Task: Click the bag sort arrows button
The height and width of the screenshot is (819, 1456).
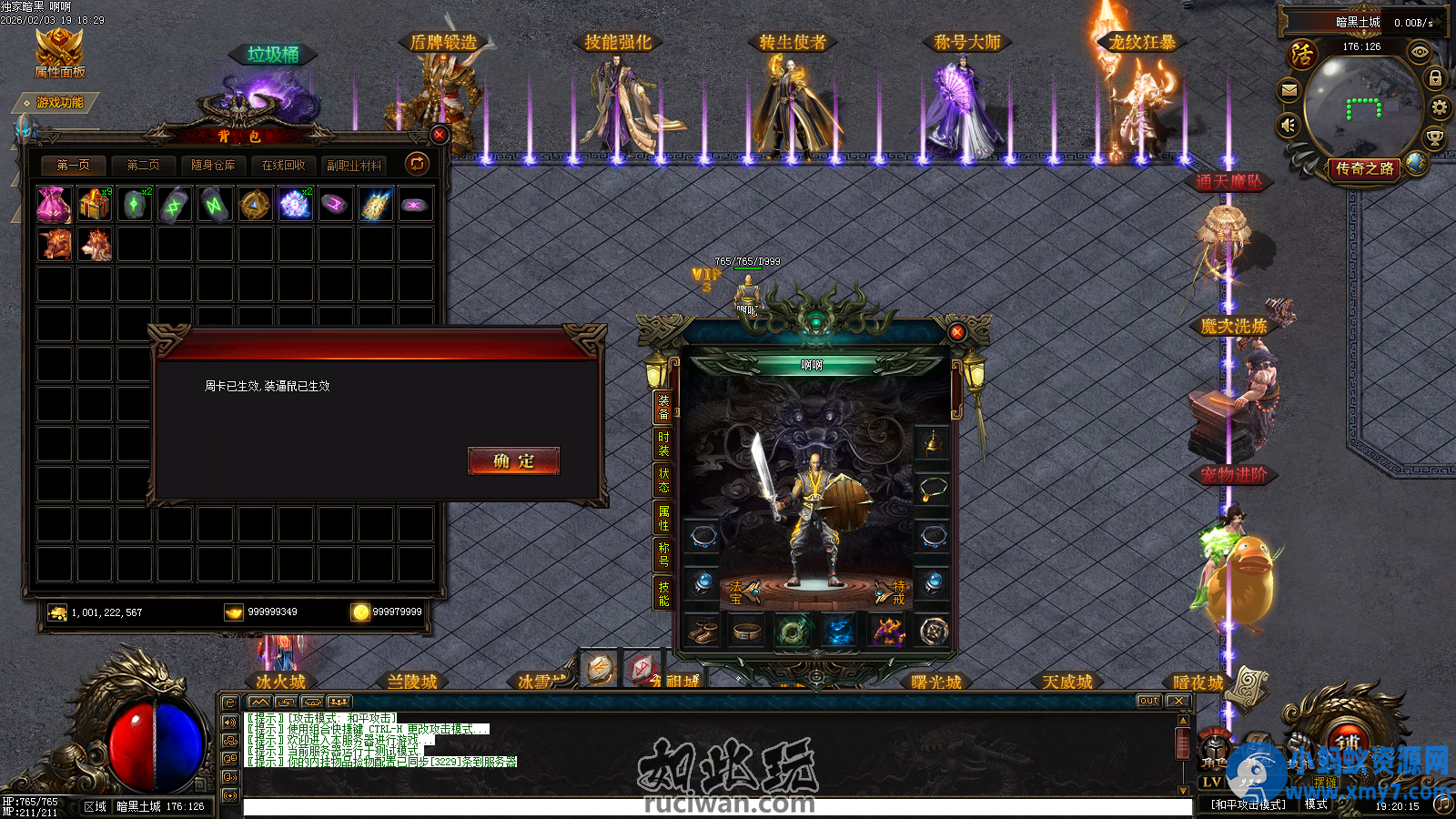Action: (x=417, y=164)
